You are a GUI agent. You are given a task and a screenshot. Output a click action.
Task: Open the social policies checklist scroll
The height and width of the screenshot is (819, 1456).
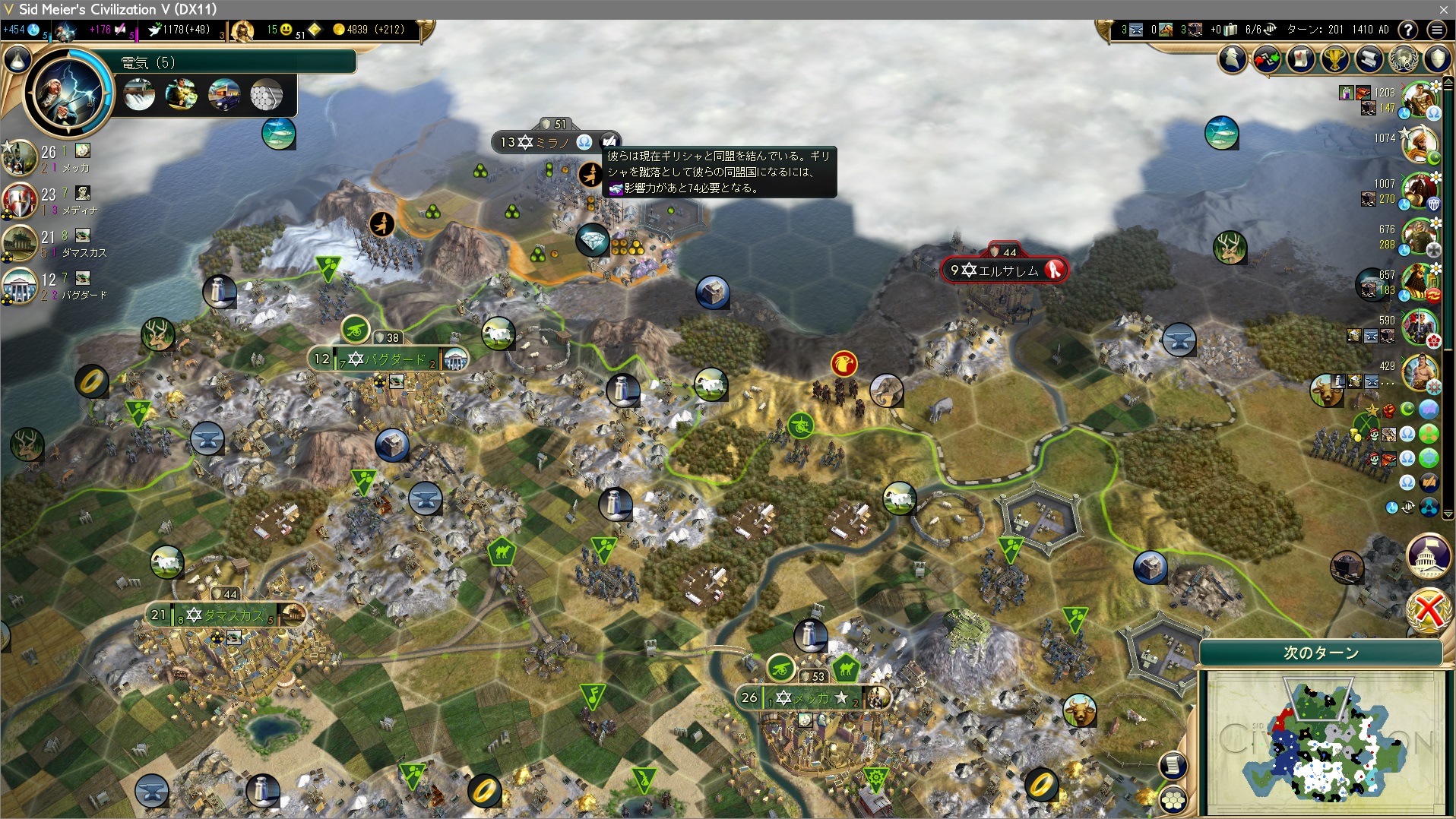click(x=1301, y=58)
